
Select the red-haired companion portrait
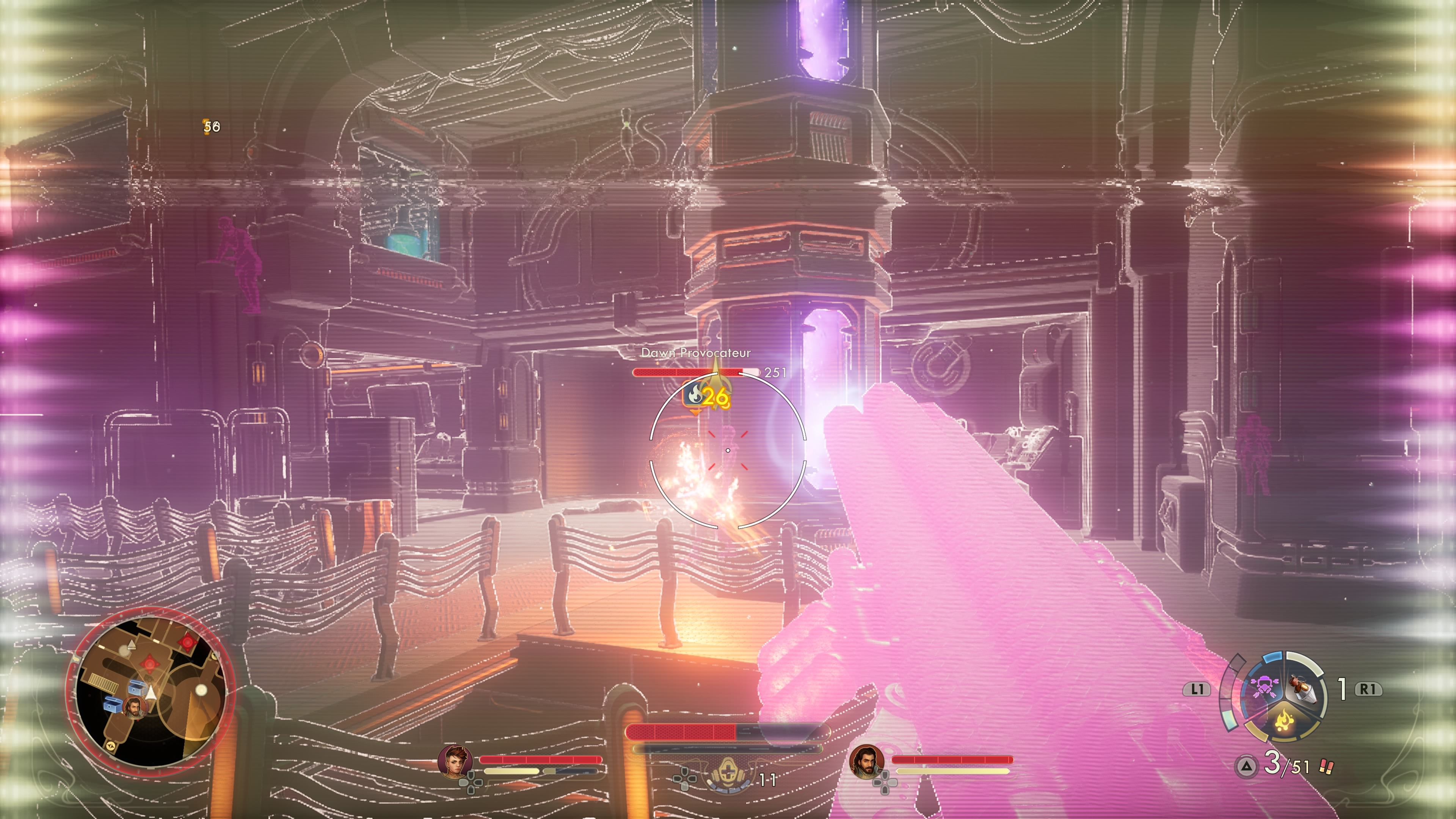pos(455,761)
